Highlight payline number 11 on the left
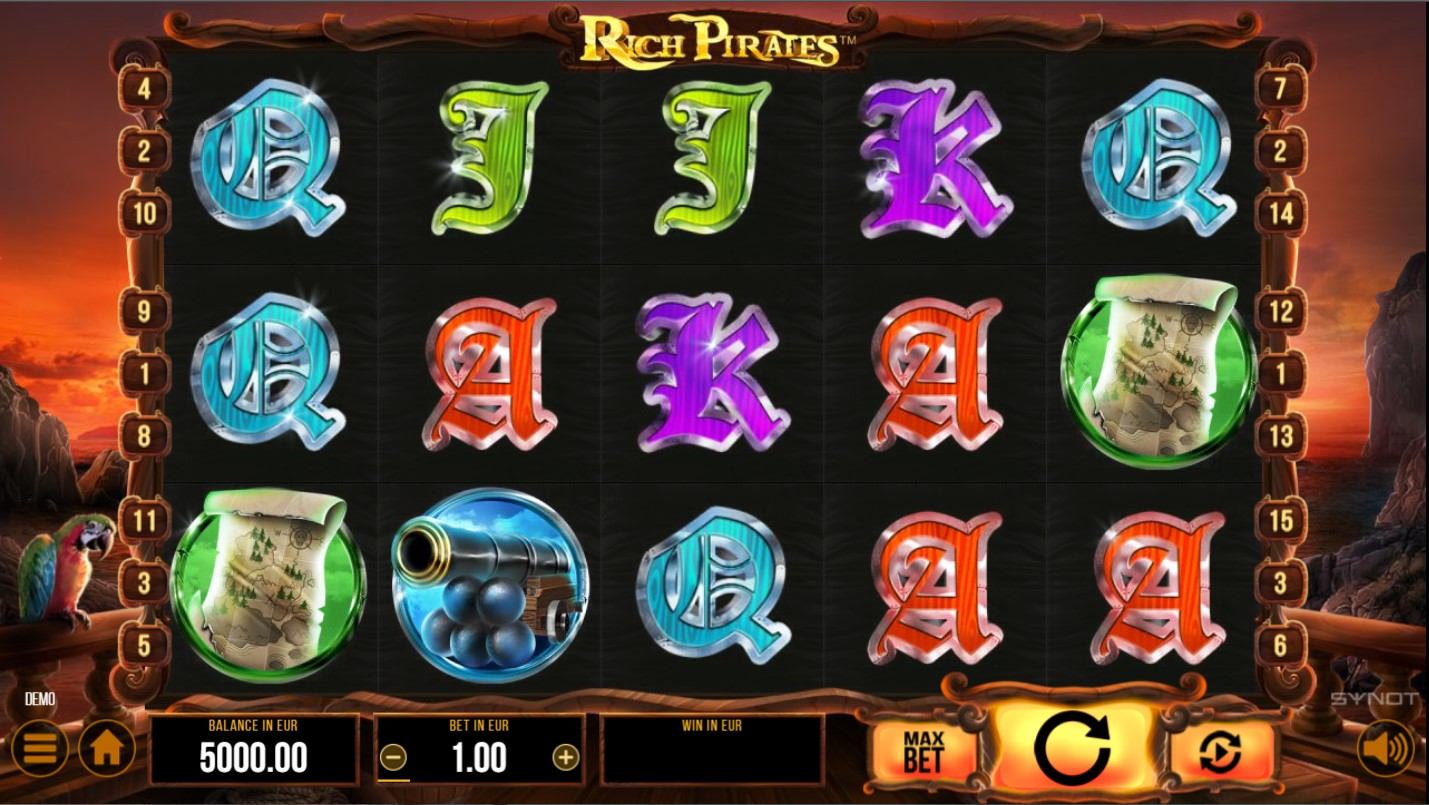 click(x=145, y=521)
